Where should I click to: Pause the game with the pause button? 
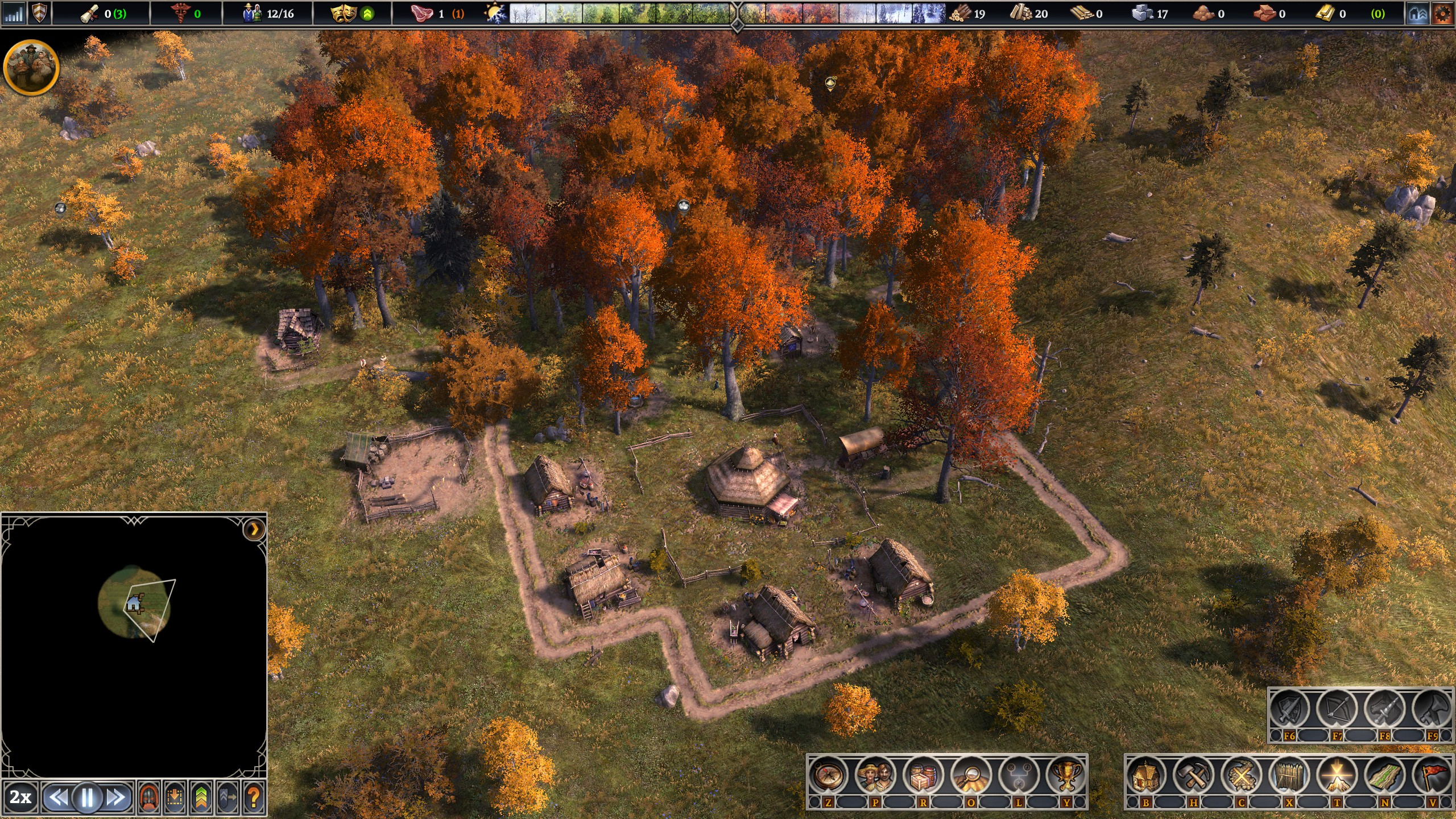click(87, 797)
